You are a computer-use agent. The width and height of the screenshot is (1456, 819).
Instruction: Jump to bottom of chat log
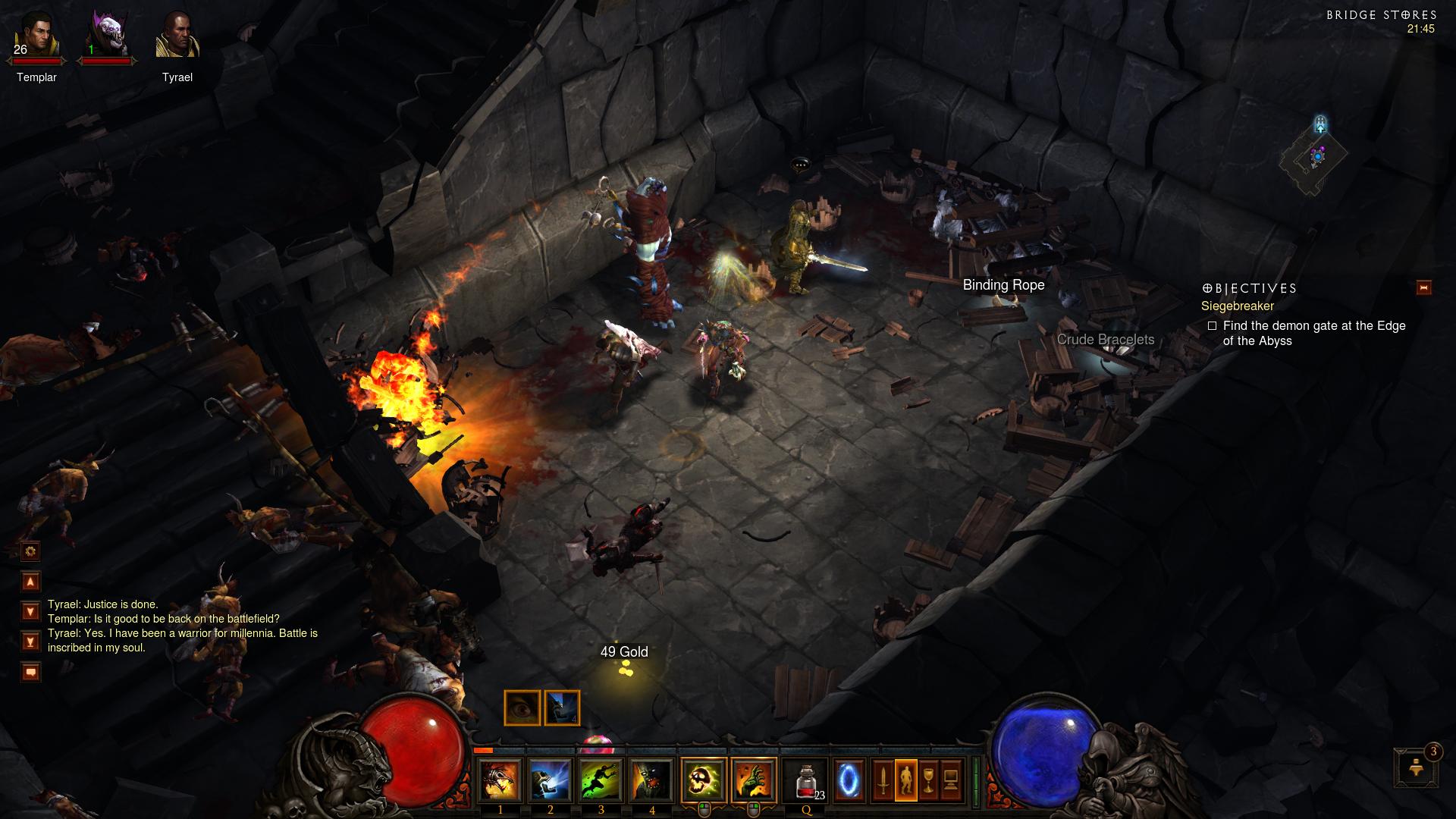pyautogui.click(x=31, y=642)
